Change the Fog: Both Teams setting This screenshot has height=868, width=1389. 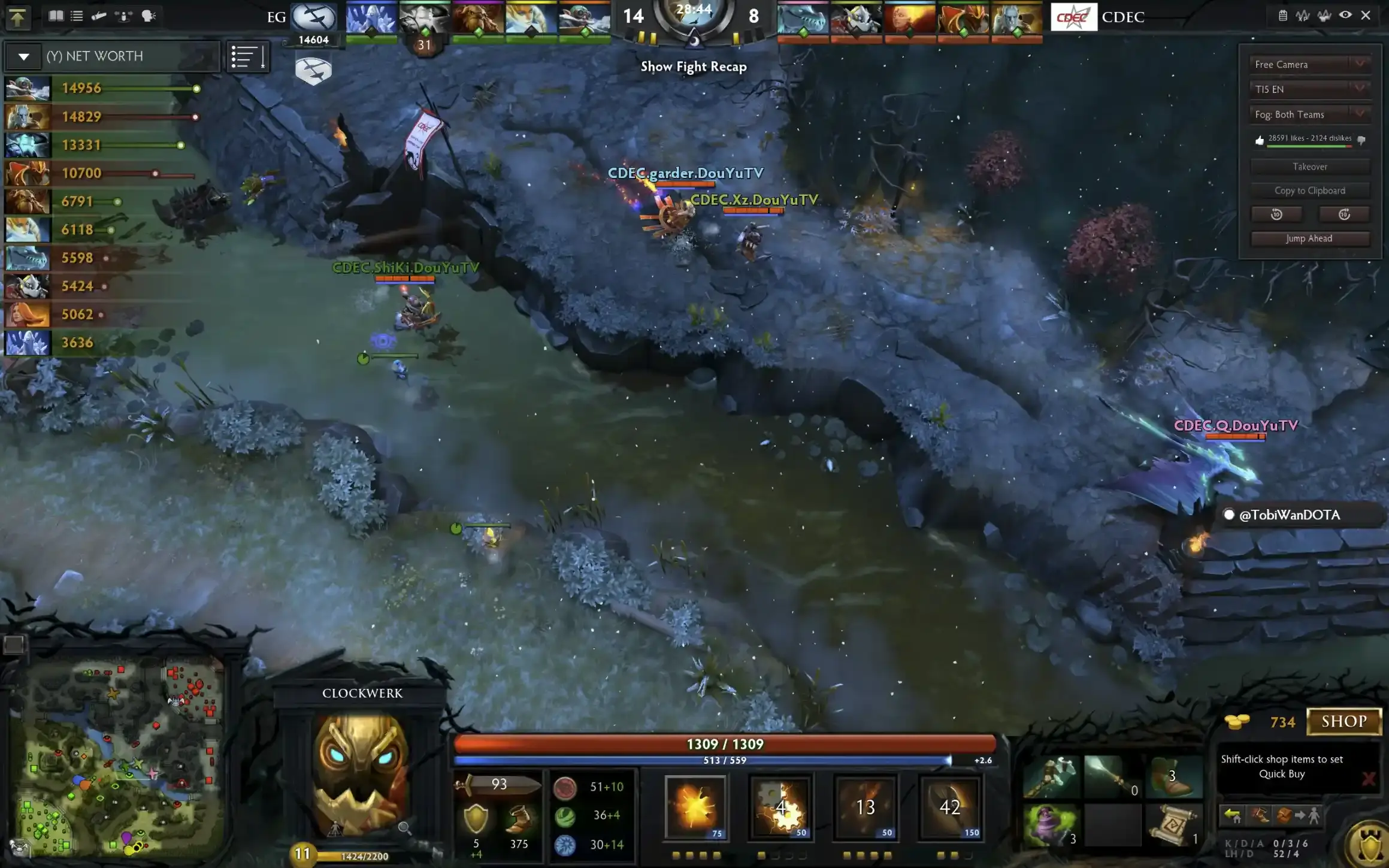[1309, 114]
